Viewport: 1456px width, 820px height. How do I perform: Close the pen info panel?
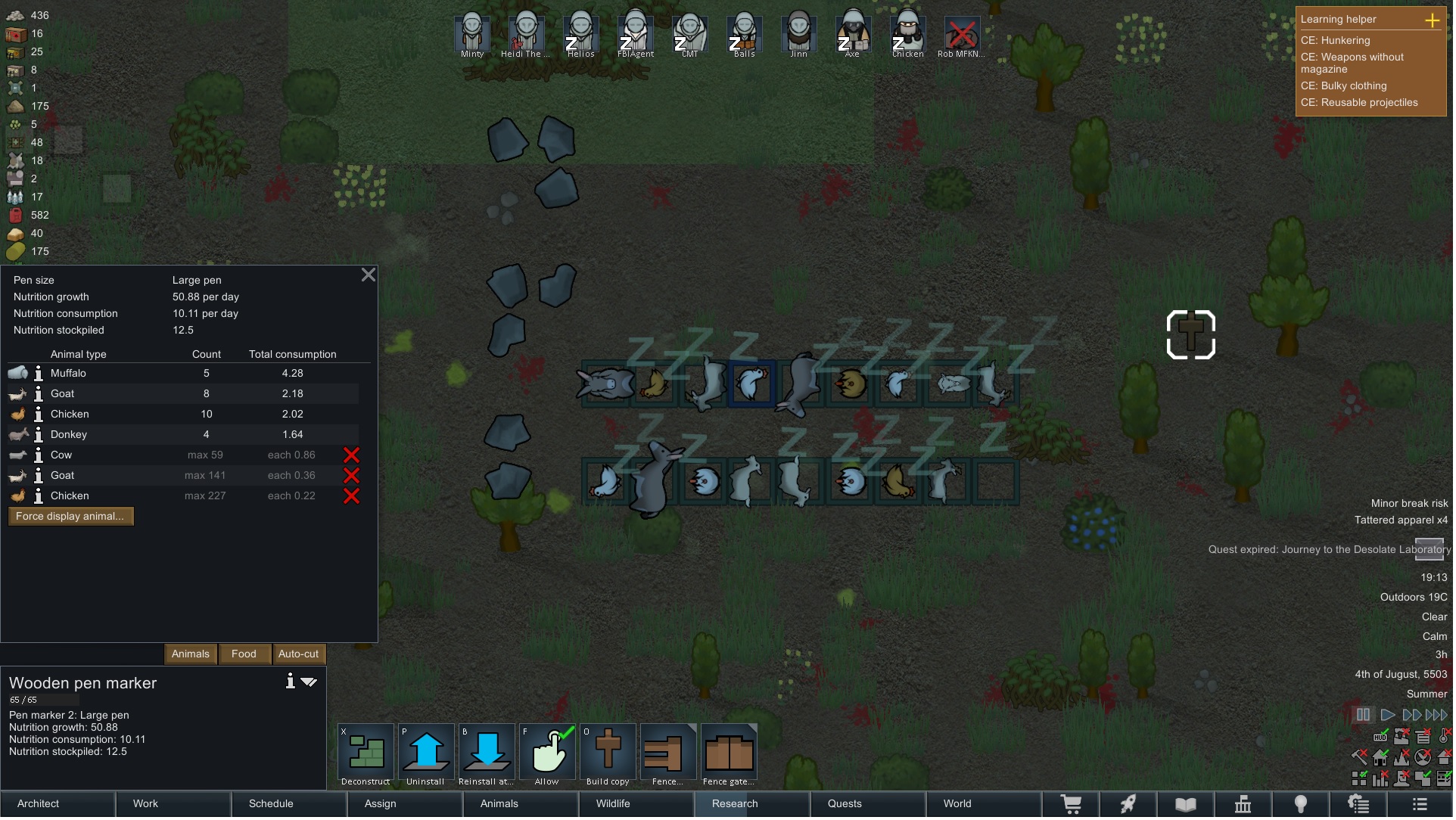click(369, 275)
